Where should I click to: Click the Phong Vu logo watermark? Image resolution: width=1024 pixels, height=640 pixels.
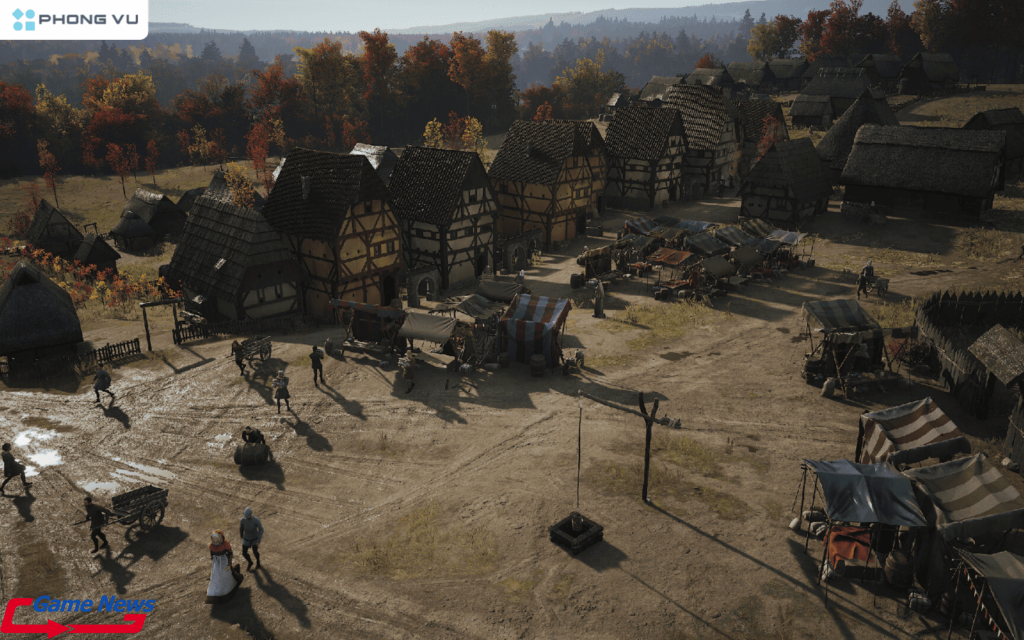pyautogui.click(x=73, y=19)
